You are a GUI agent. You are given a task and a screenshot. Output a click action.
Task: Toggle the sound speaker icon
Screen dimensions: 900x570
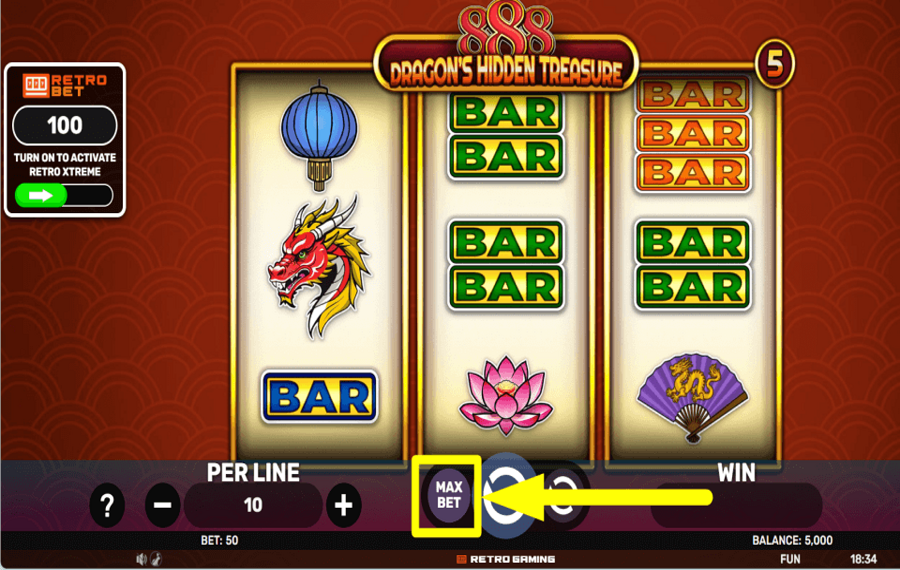[141, 559]
